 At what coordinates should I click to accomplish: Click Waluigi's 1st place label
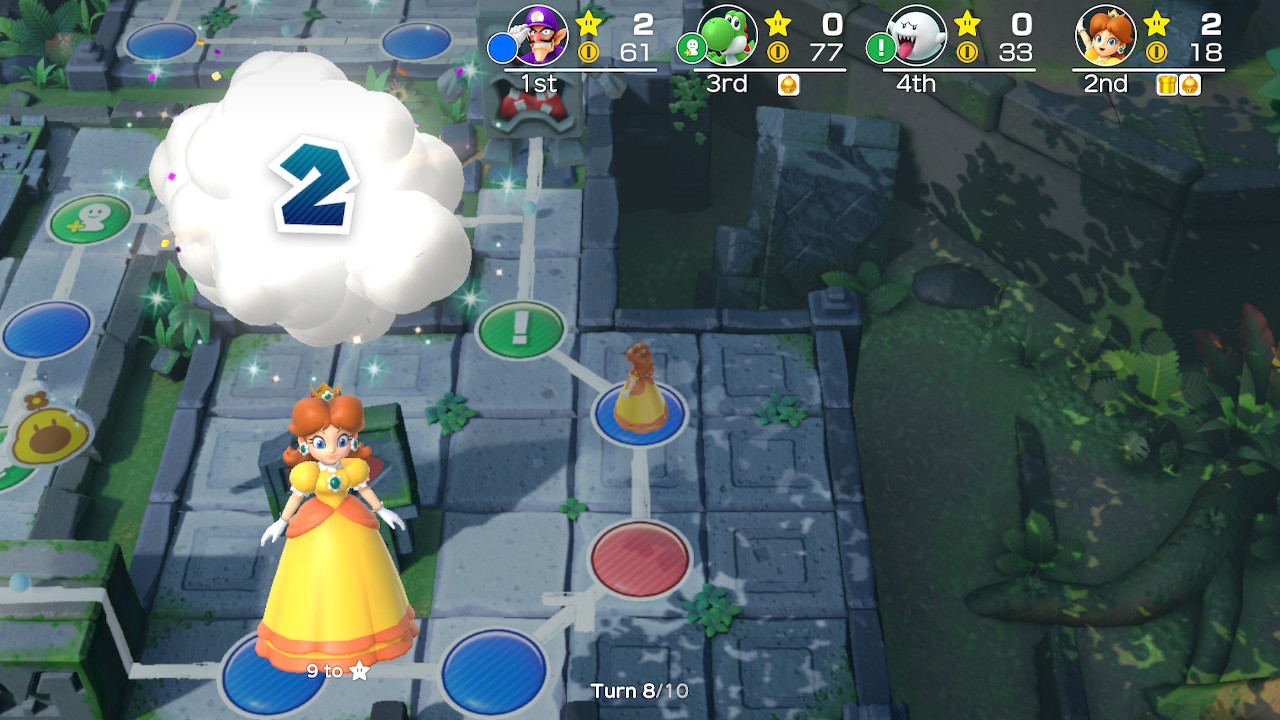(540, 84)
